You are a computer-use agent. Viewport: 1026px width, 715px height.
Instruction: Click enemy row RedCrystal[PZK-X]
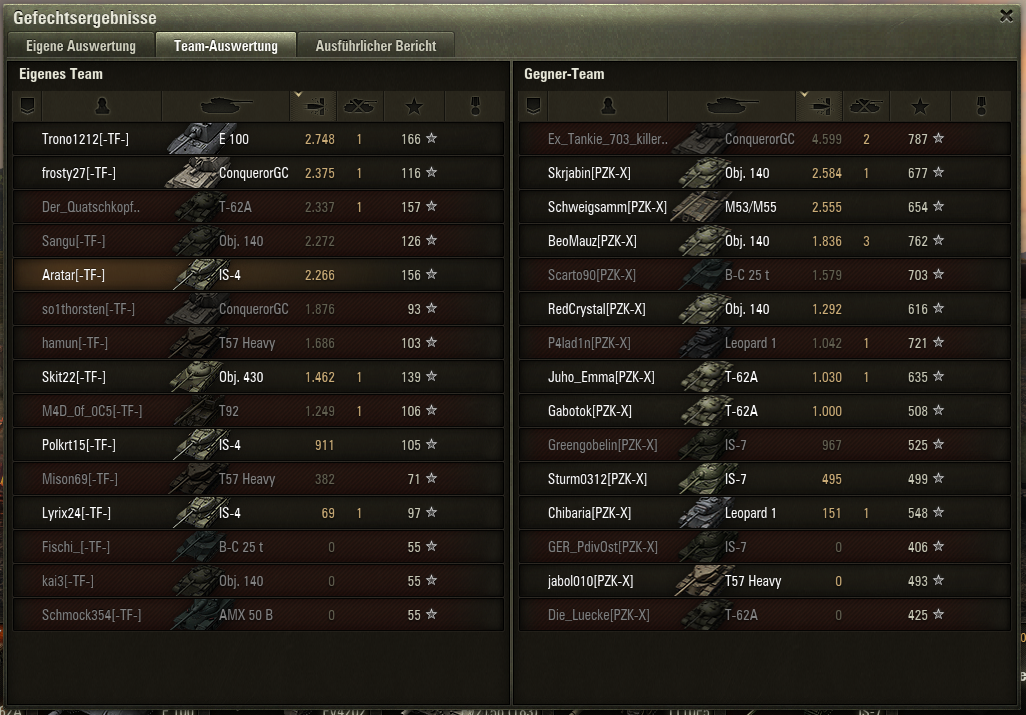pyautogui.click(x=597, y=309)
